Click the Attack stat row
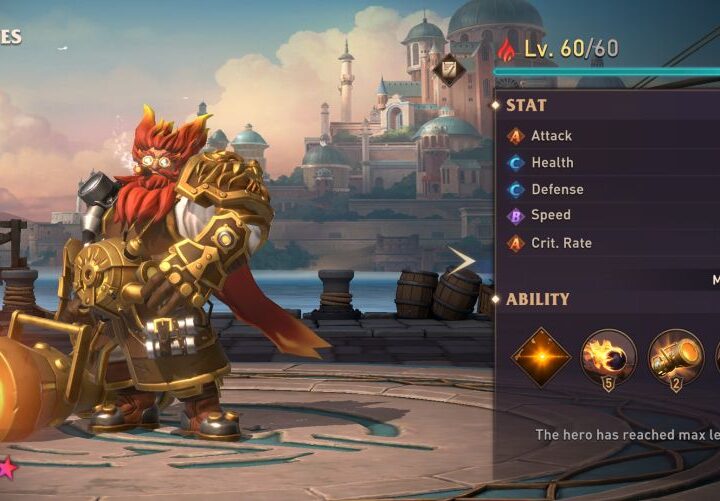Image resolution: width=720 pixels, height=501 pixels. pos(551,136)
